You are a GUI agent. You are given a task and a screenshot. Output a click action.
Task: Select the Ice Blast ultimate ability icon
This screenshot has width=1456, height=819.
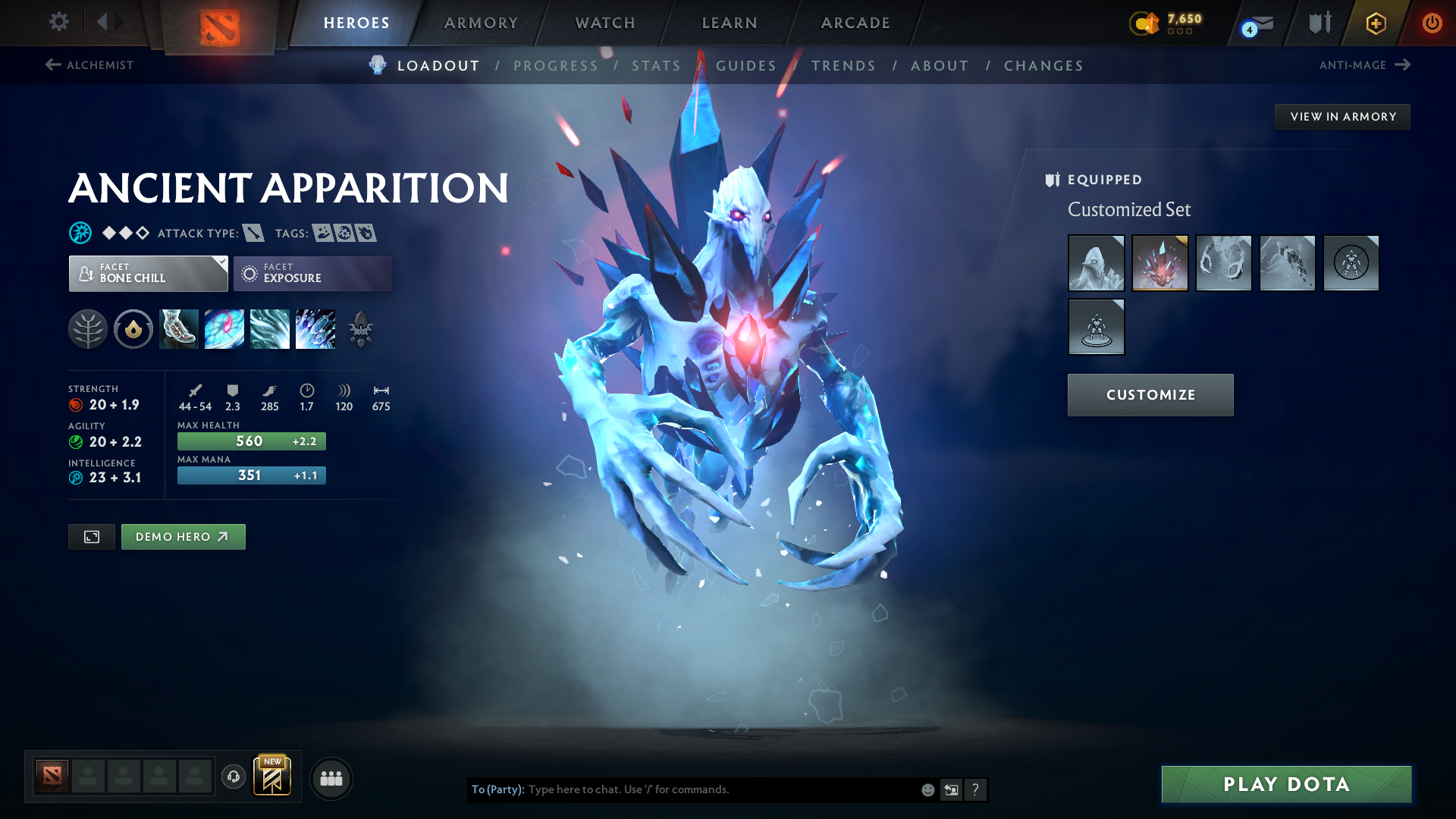[315, 329]
